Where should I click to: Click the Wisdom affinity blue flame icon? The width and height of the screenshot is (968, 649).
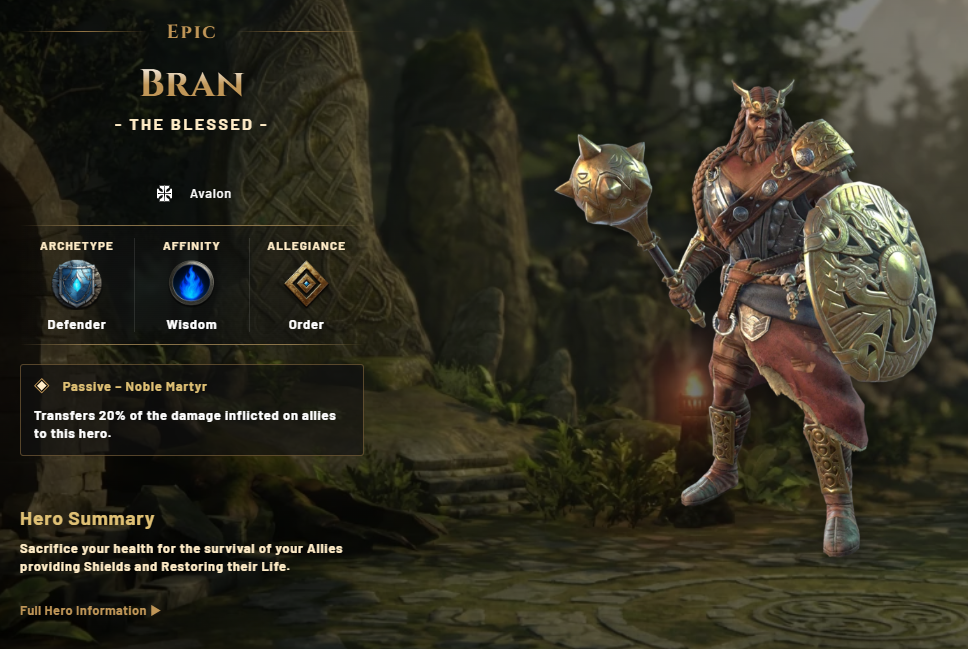click(191, 283)
